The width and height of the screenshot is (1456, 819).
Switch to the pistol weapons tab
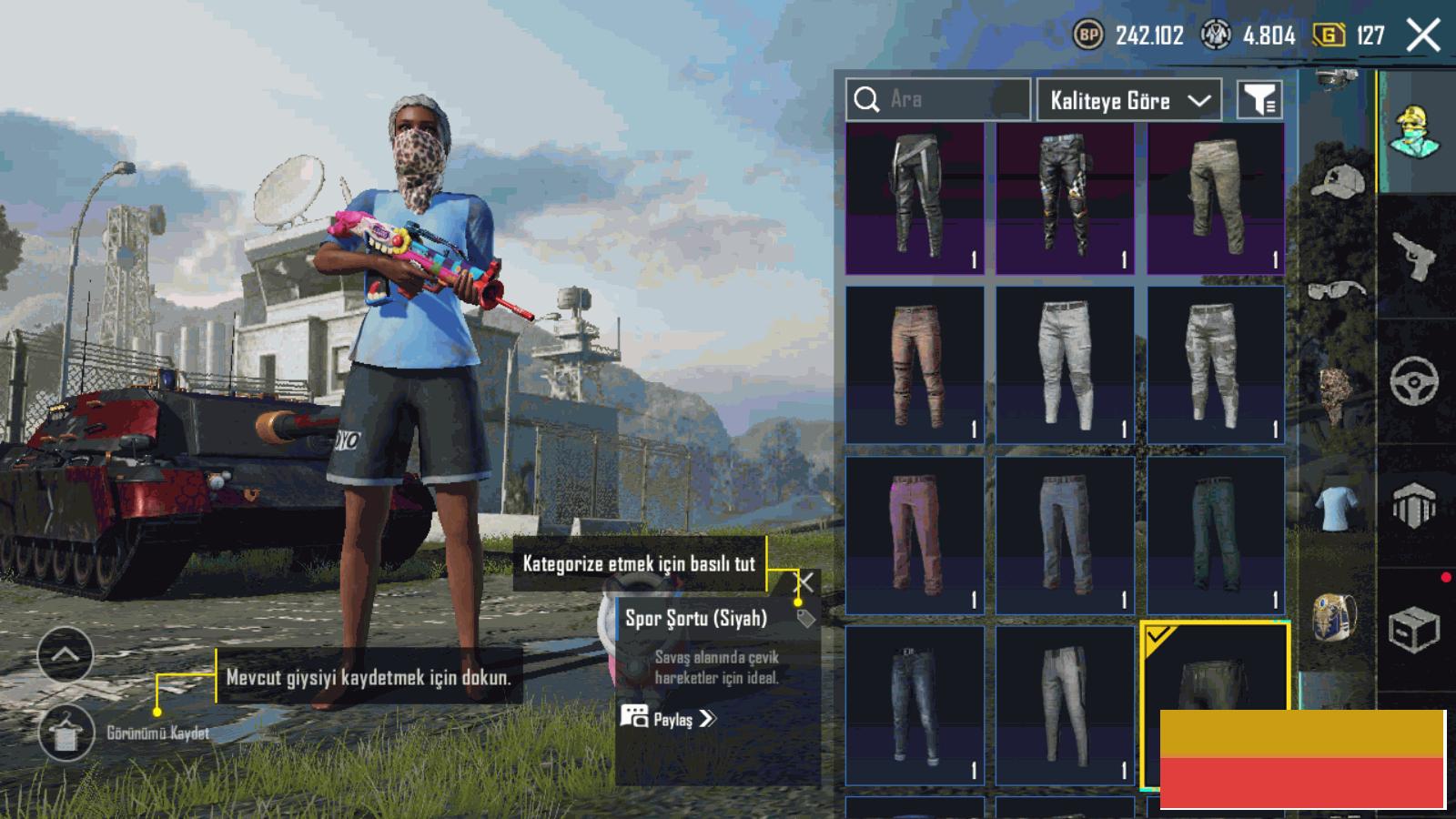tap(1416, 257)
